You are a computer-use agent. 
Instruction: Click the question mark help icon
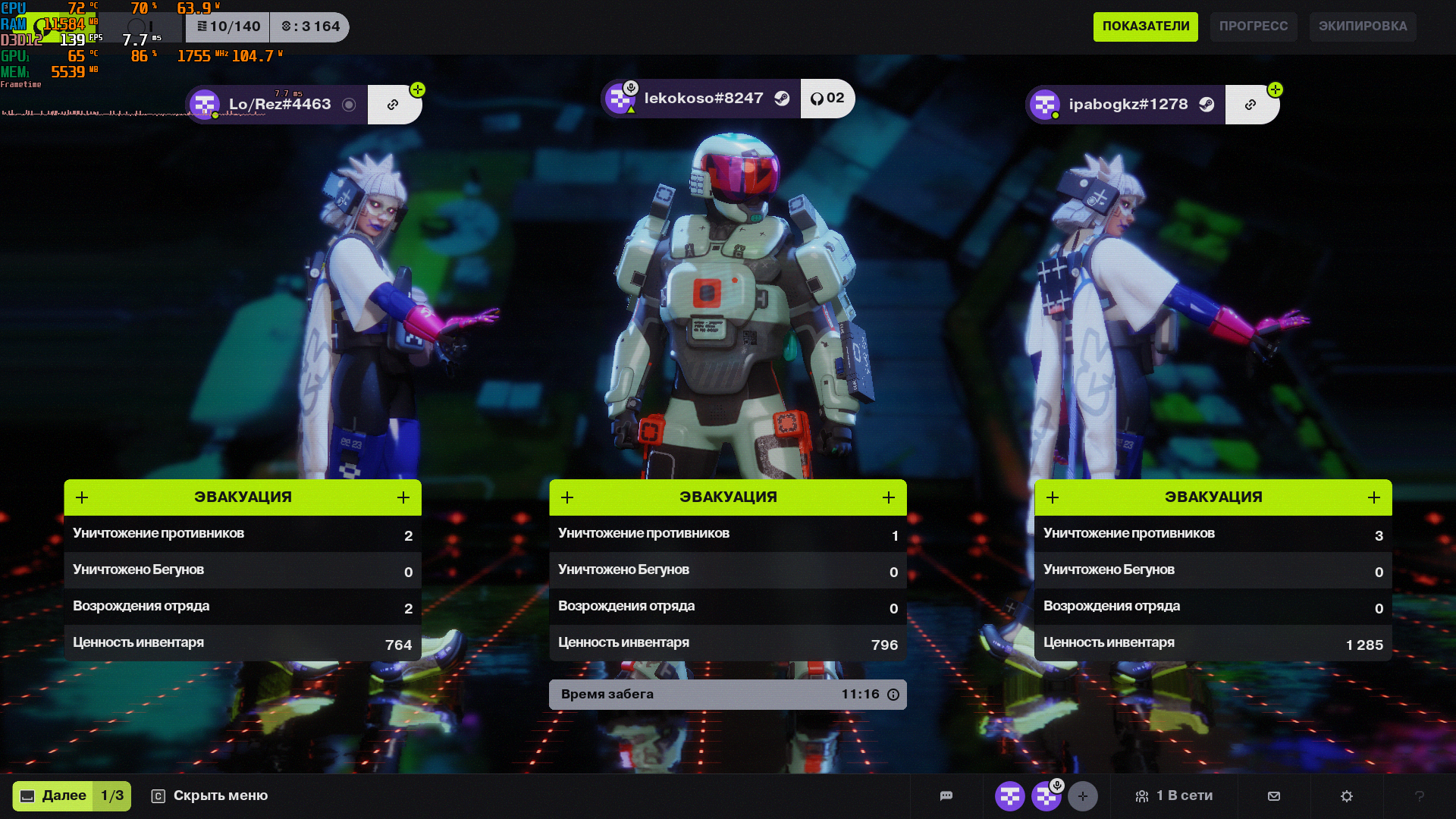point(1420,796)
